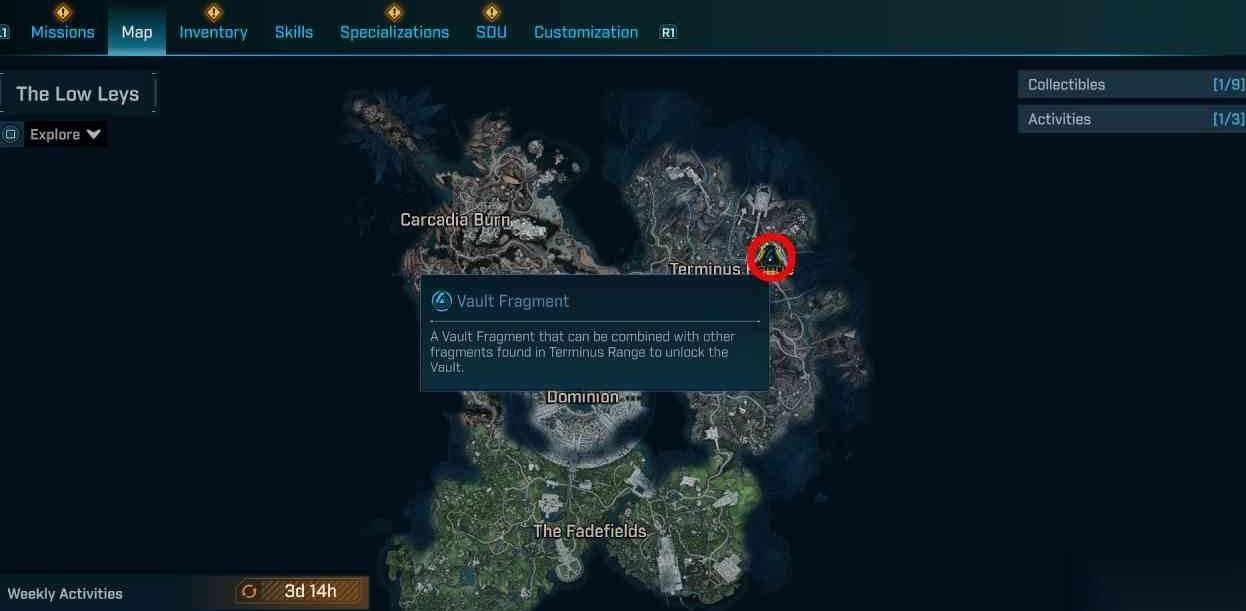Open the Missions tab
Viewport: 1246px width, 611px height.
(63, 32)
